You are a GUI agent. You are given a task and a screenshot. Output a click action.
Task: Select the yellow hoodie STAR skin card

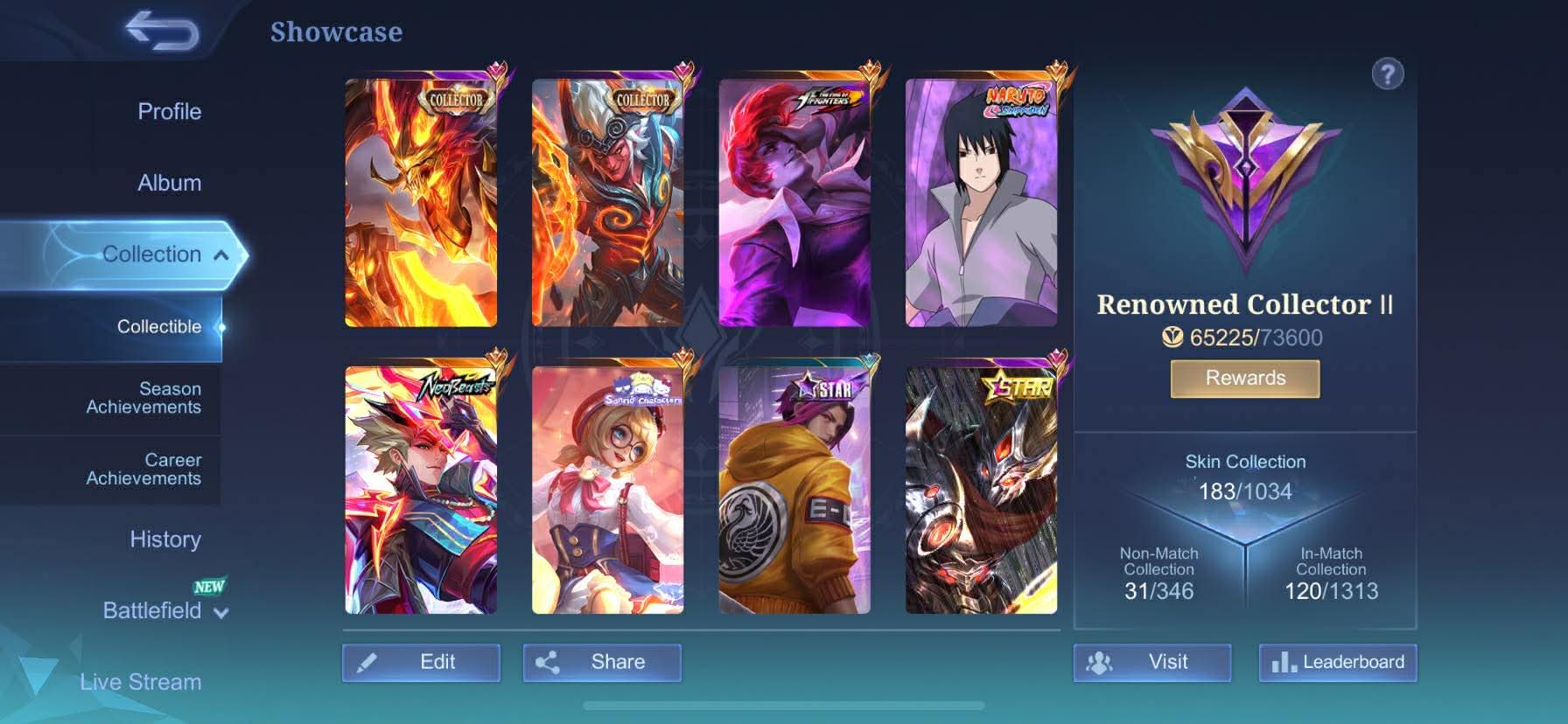click(794, 490)
